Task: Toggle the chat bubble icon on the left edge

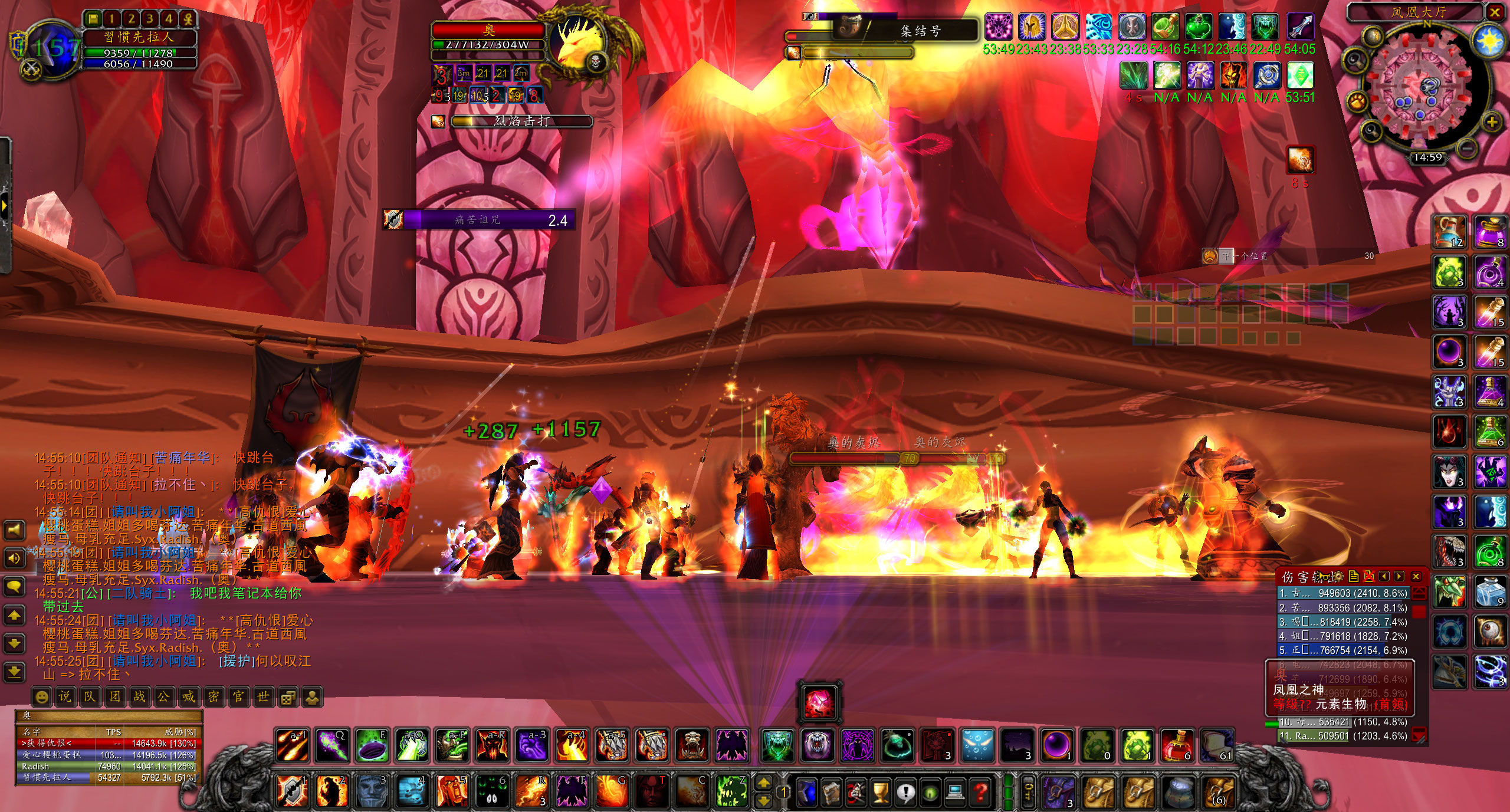Action: [x=14, y=586]
